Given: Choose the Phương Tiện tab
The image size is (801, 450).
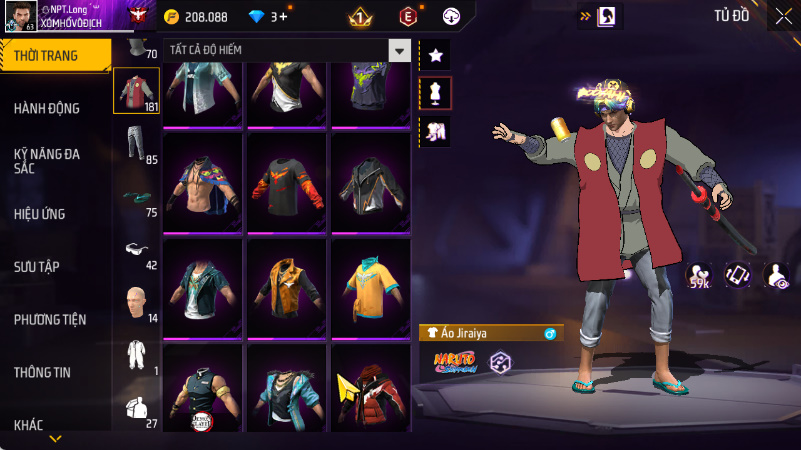Looking at the screenshot, I should pyautogui.click(x=50, y=320).
